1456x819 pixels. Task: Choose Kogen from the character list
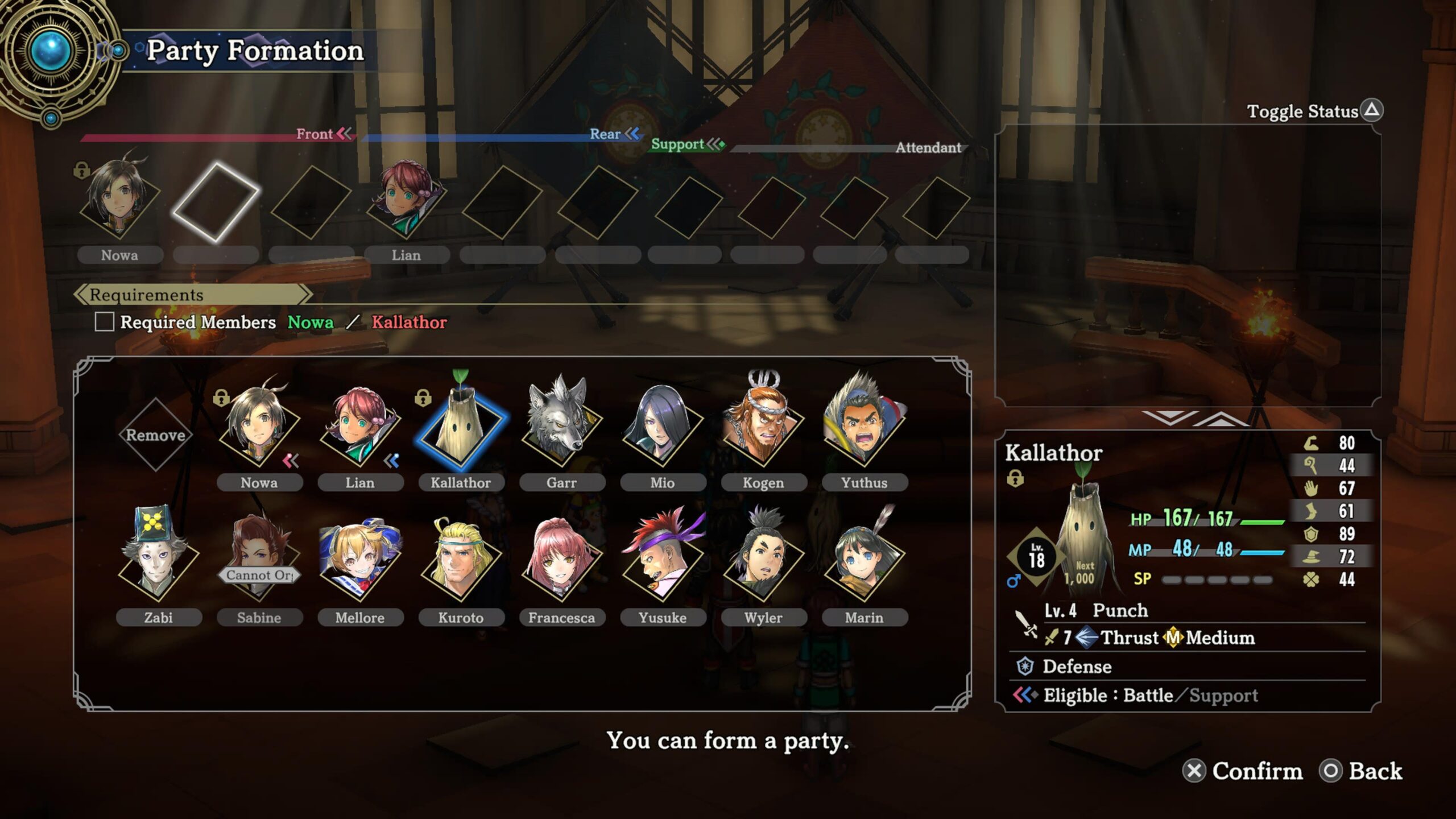(763, 428)
